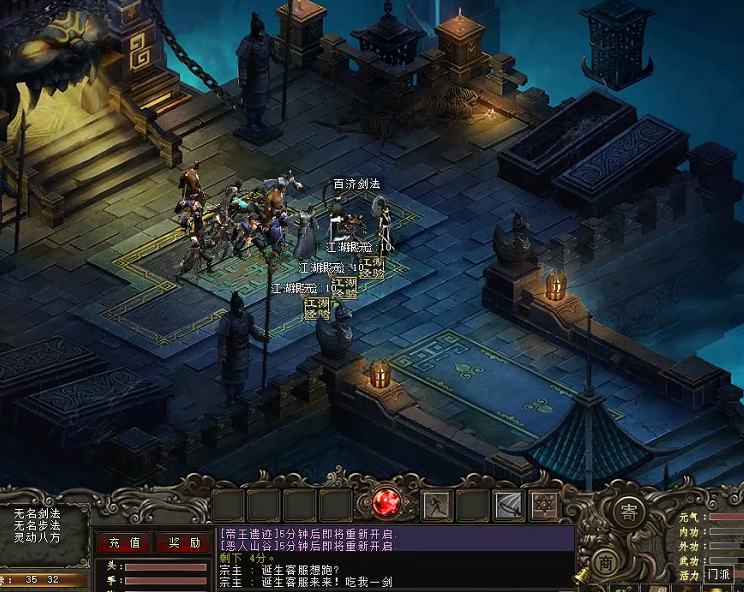Open the 奖励 rewards button
Viewport: 744px width, 592px height.
point(183,543)
